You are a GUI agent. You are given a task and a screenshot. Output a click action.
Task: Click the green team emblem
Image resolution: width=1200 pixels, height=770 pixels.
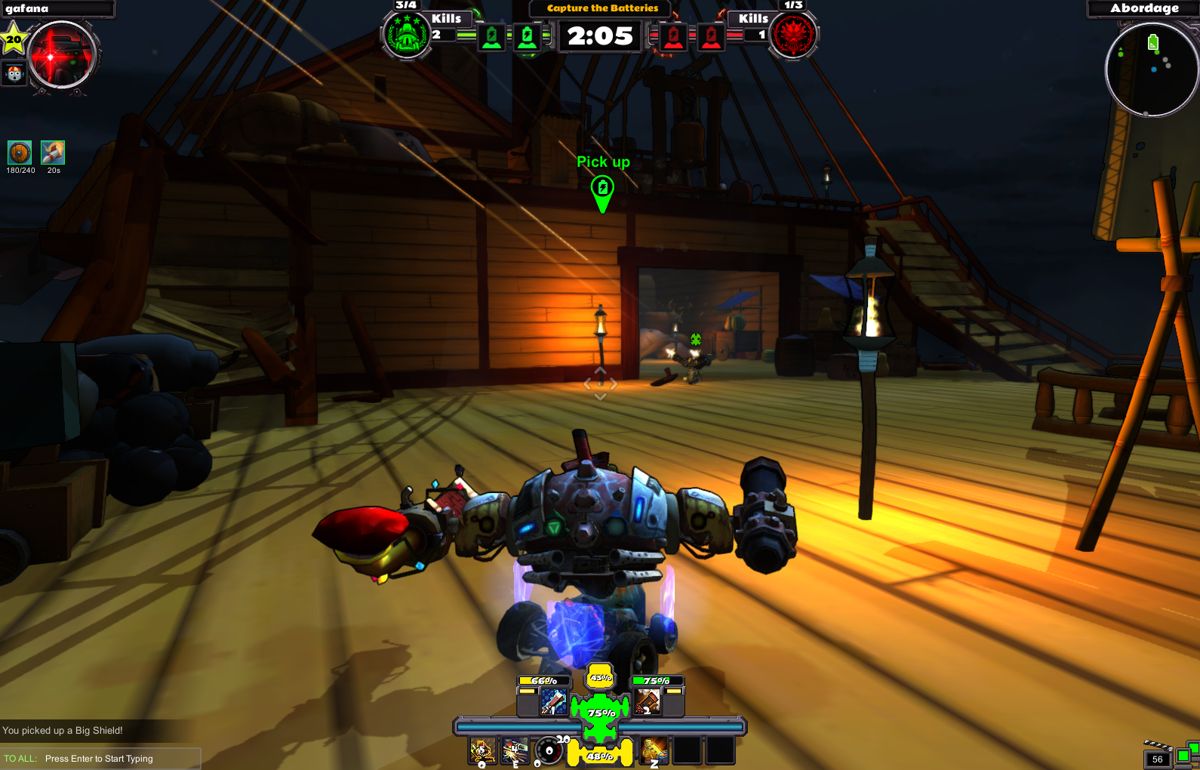tap(406, 36)
